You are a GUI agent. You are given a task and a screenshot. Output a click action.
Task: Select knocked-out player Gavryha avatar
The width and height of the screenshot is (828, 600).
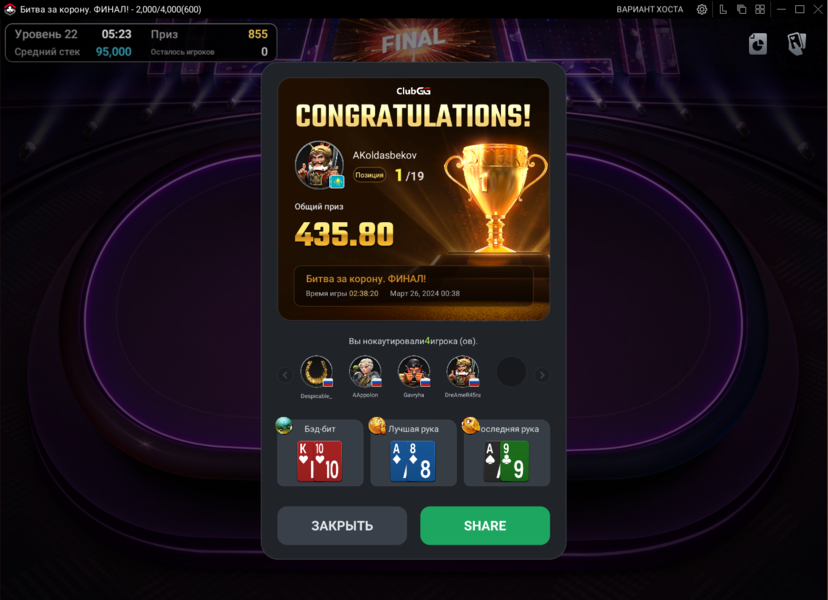(x=414, y=372)
